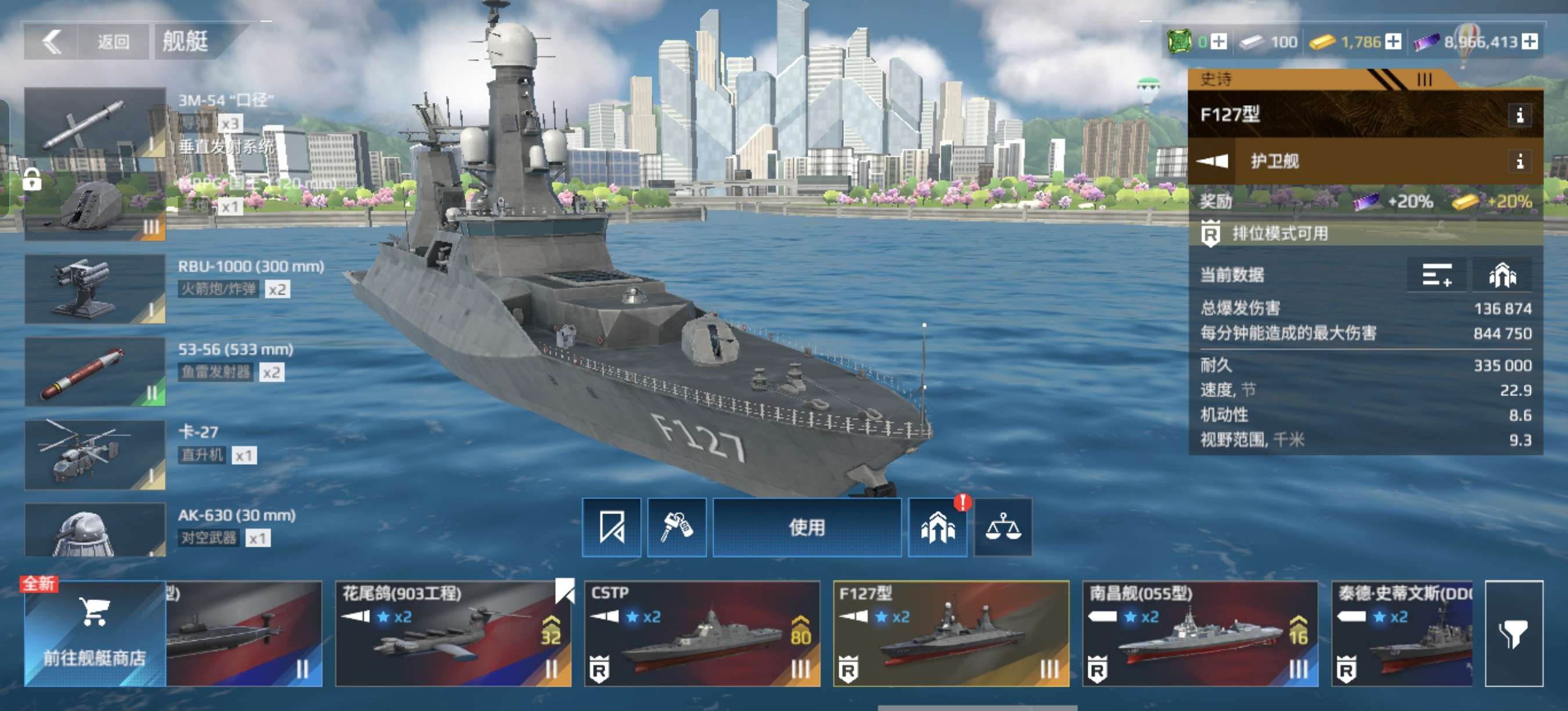Open the ship list filter funnel
The width and height of the screenshot is (1568, 711).
[x=1513, y=633]
